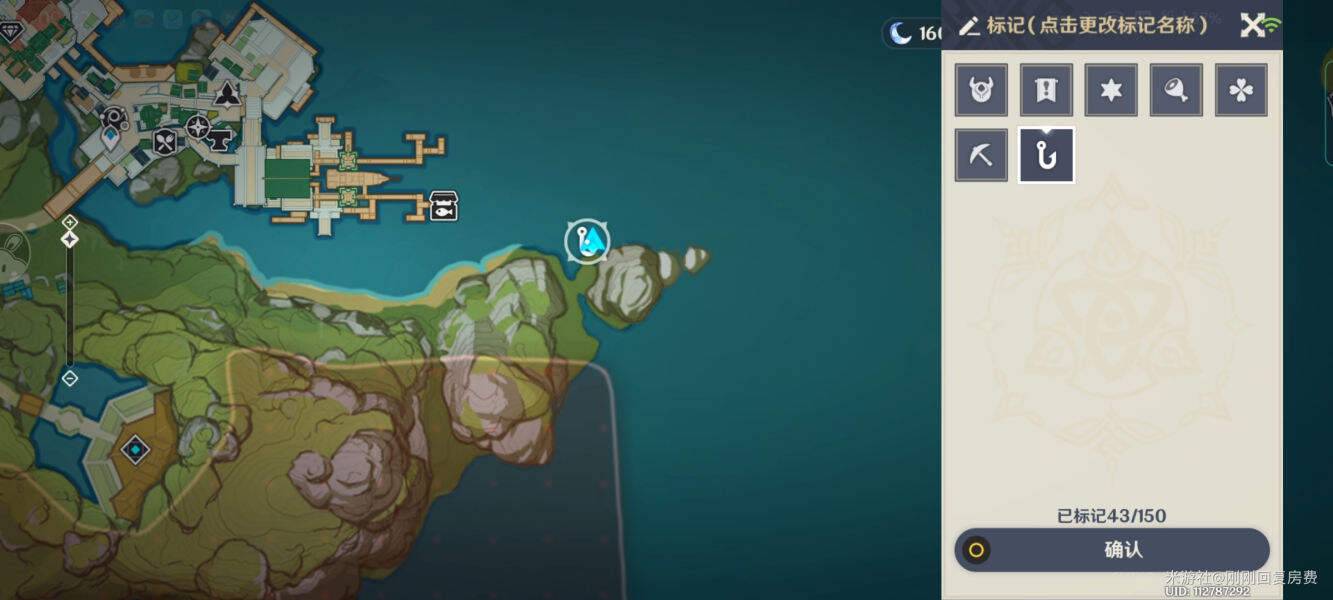Click the fishing association map marker
This screenshot has height=600, width=1333.
click(444, 206)
